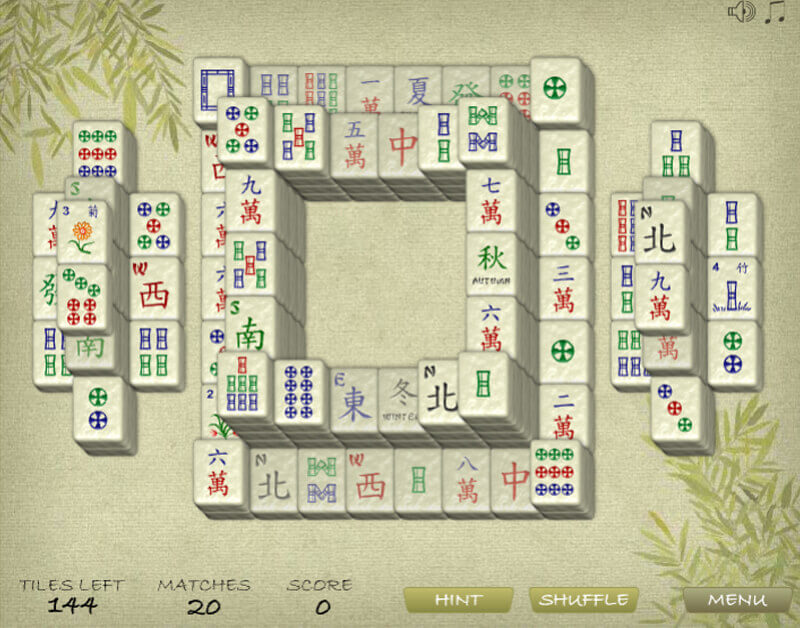Select the two character (二萬) tile
The width and height of the screenshot is (800, 628).
[563, 415]
